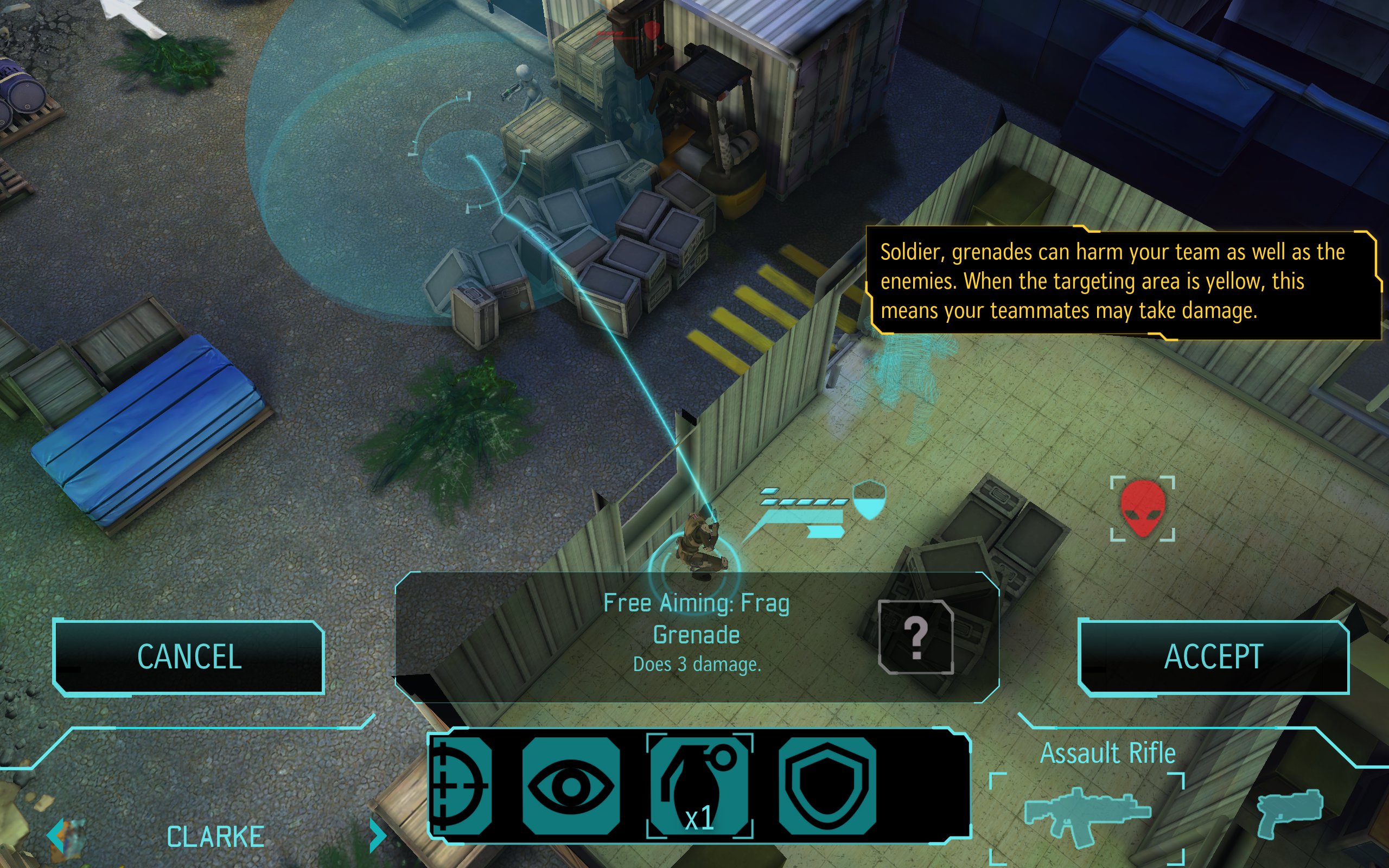Viewport: 1389px width, 868px height.
Task: Choose the frag grenade ability icon
Action: click(x=699, y=786)
